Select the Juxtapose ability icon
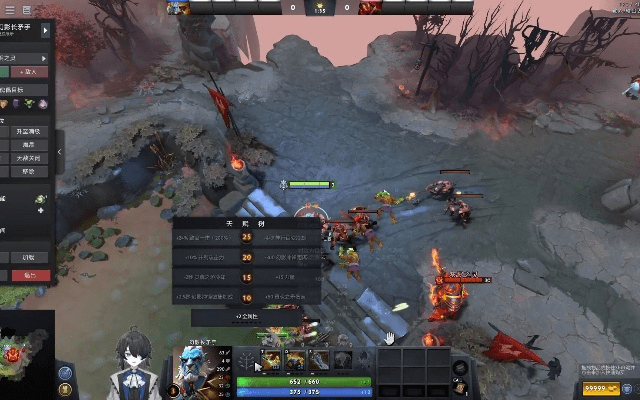The image size is (640, 400). click(x=343, y=360)
